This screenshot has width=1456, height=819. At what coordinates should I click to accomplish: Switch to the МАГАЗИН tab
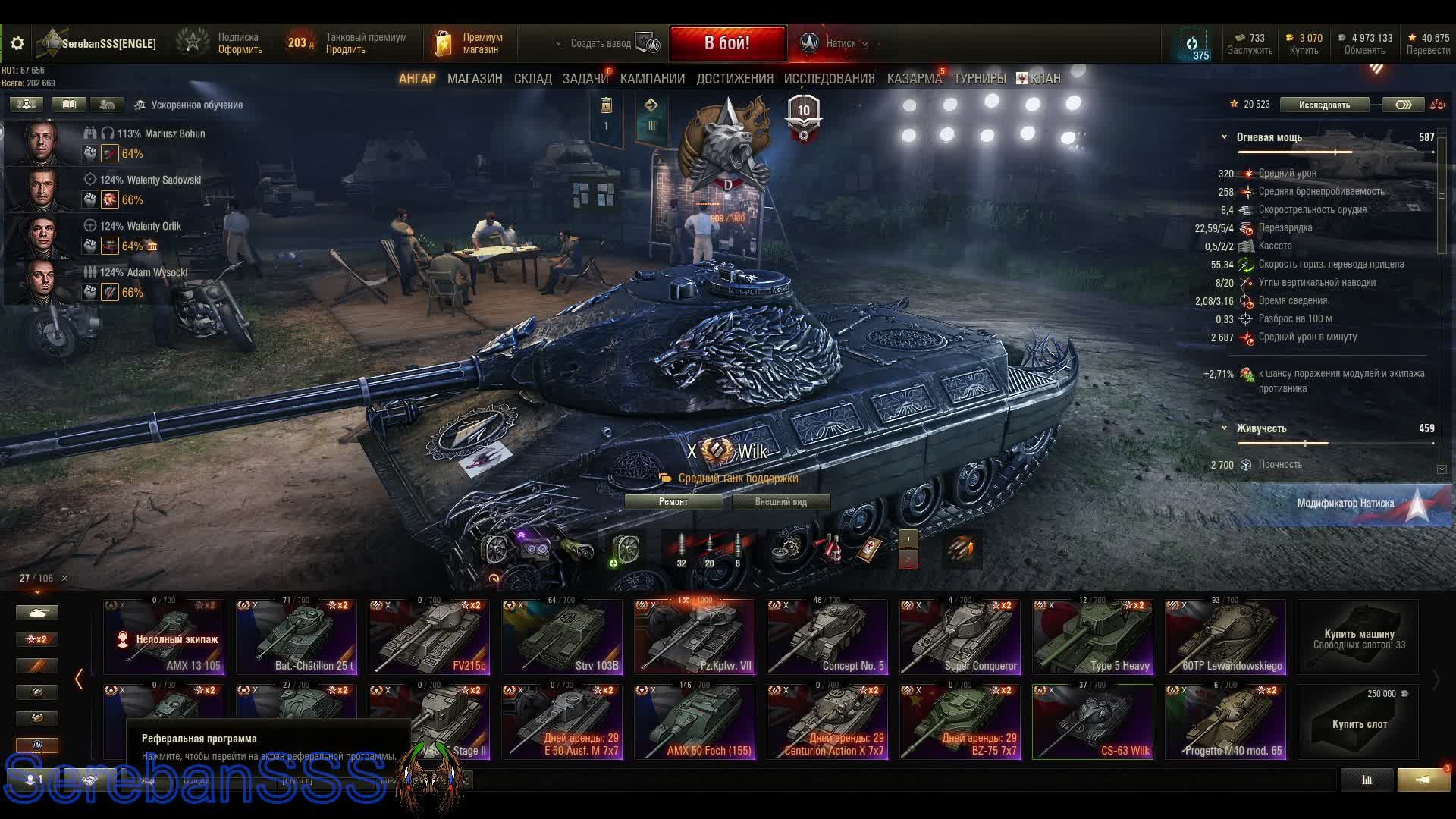pyautogui.click(x=475, y=79)
